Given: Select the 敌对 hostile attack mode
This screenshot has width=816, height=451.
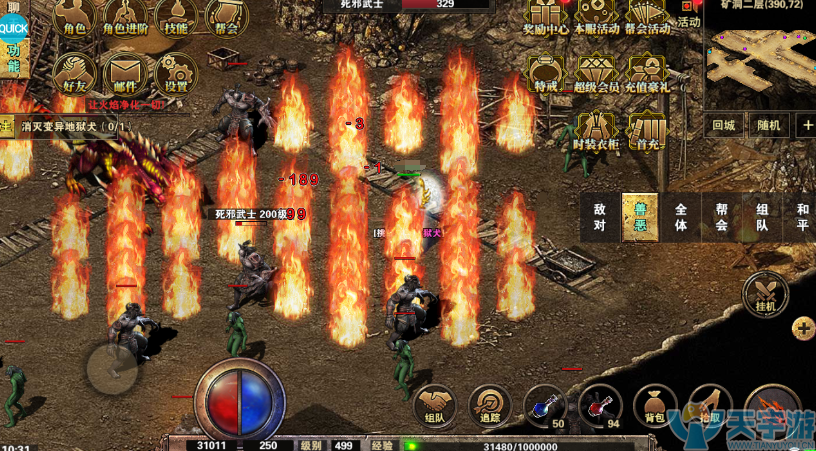Looking at the screenshot, I should 600,217.
